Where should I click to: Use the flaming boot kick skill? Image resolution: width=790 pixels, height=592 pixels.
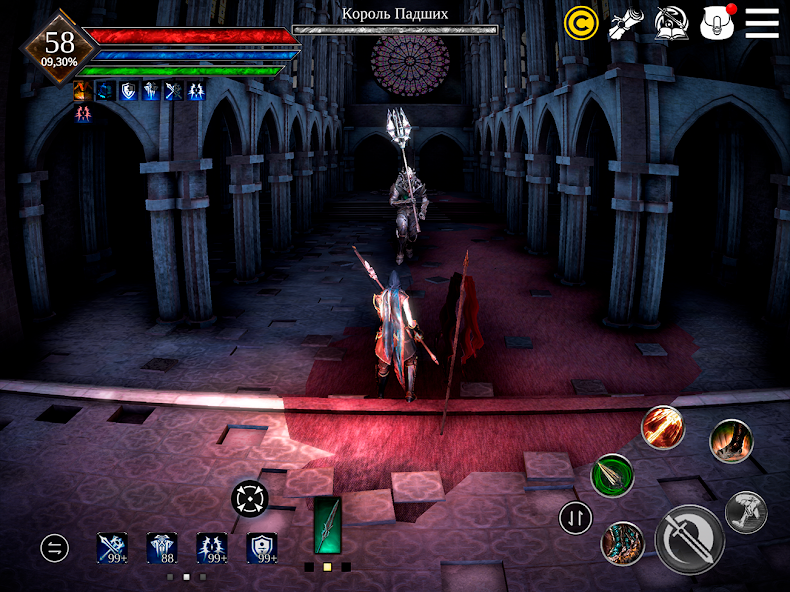[731, 441]
